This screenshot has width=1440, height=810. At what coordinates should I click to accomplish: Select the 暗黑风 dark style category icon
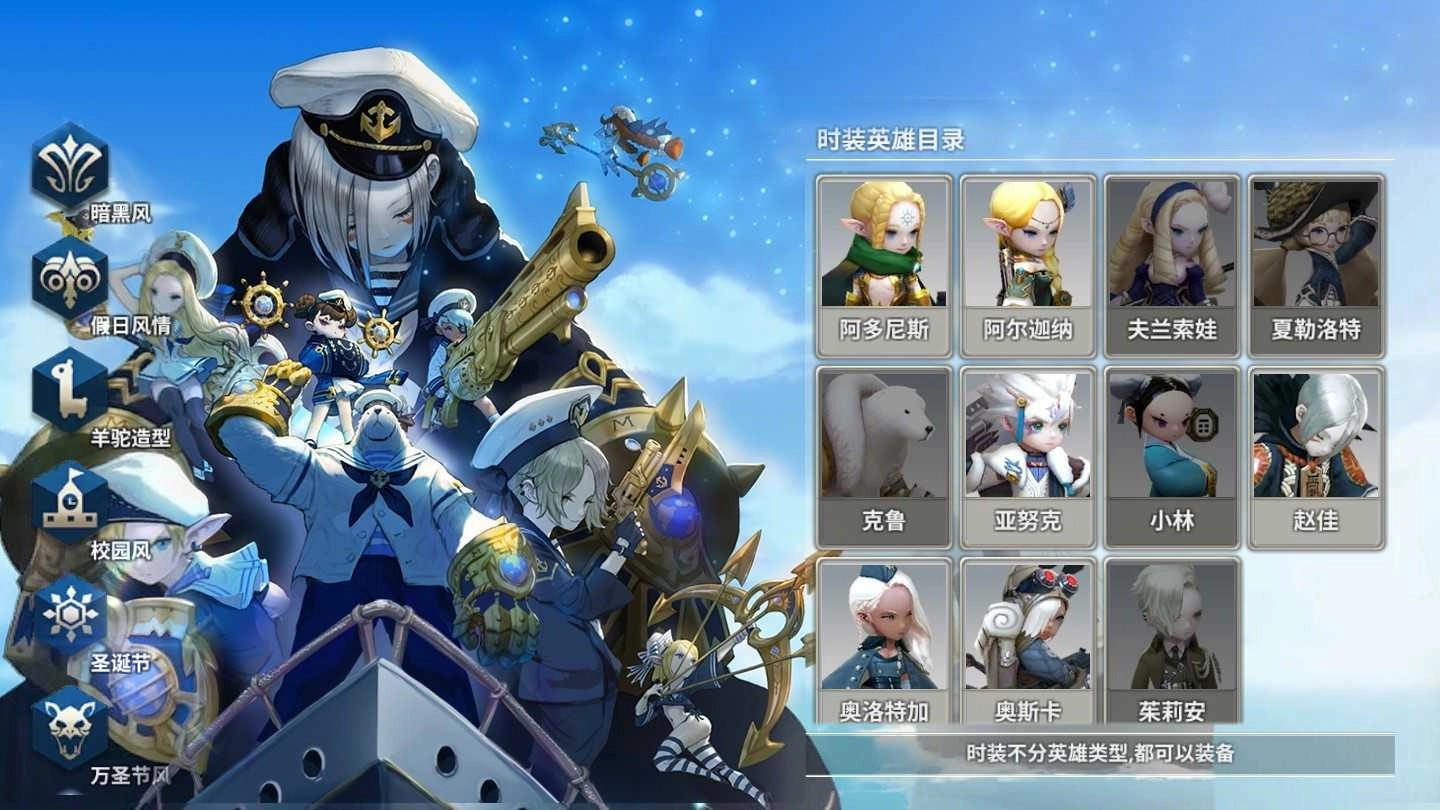tap(68, 165)
